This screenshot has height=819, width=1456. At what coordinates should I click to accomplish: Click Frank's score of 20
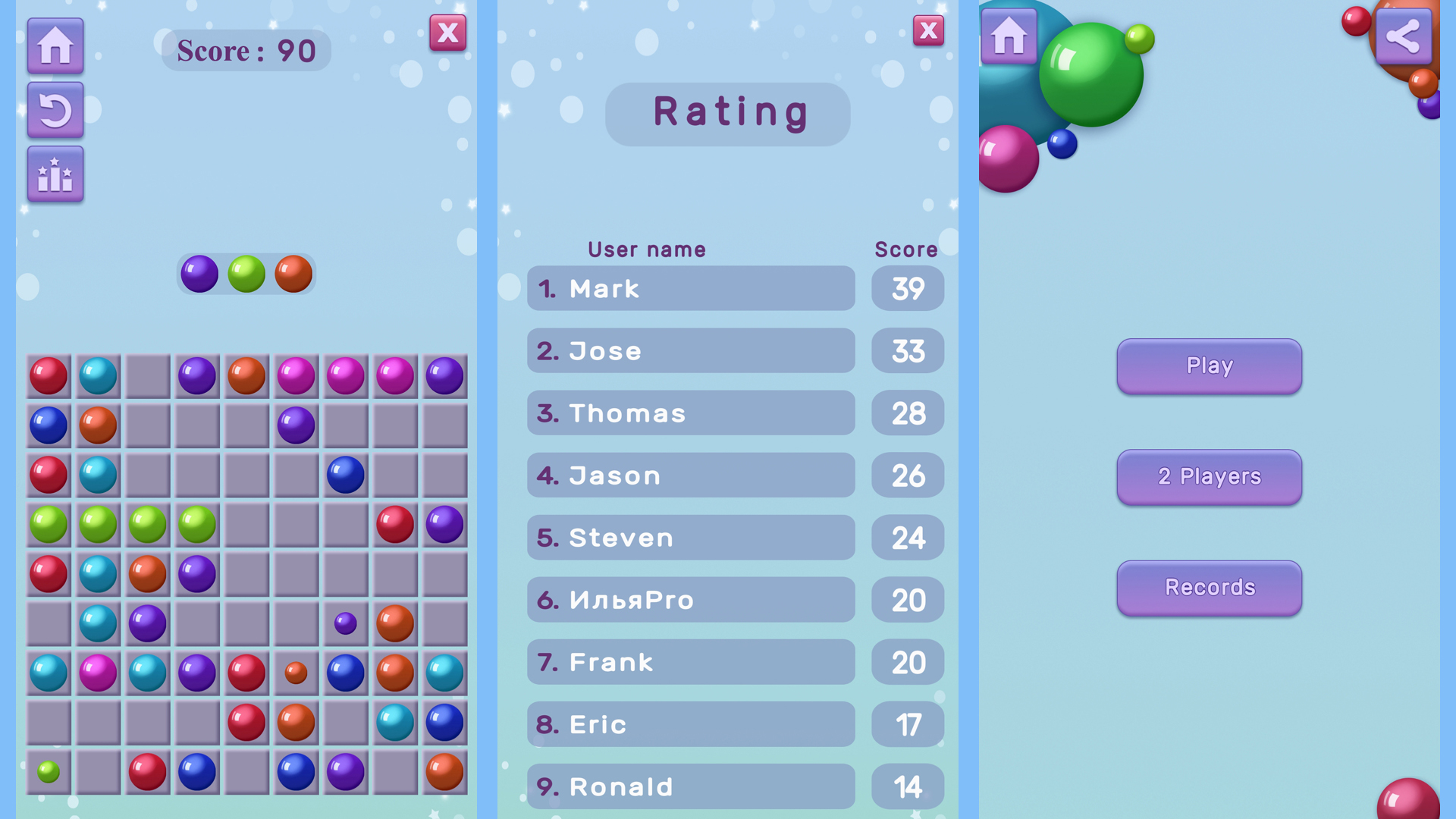[x=907, y=662]
